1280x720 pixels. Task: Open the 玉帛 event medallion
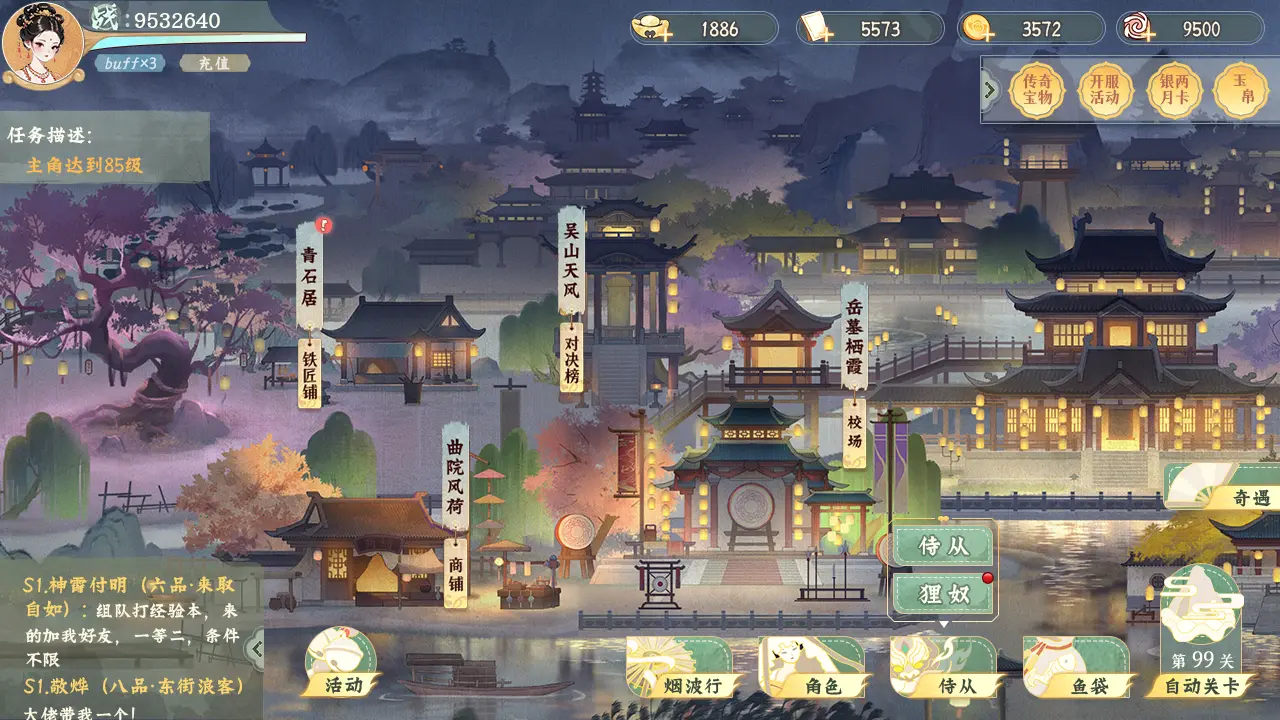(x=1240, y=88)
